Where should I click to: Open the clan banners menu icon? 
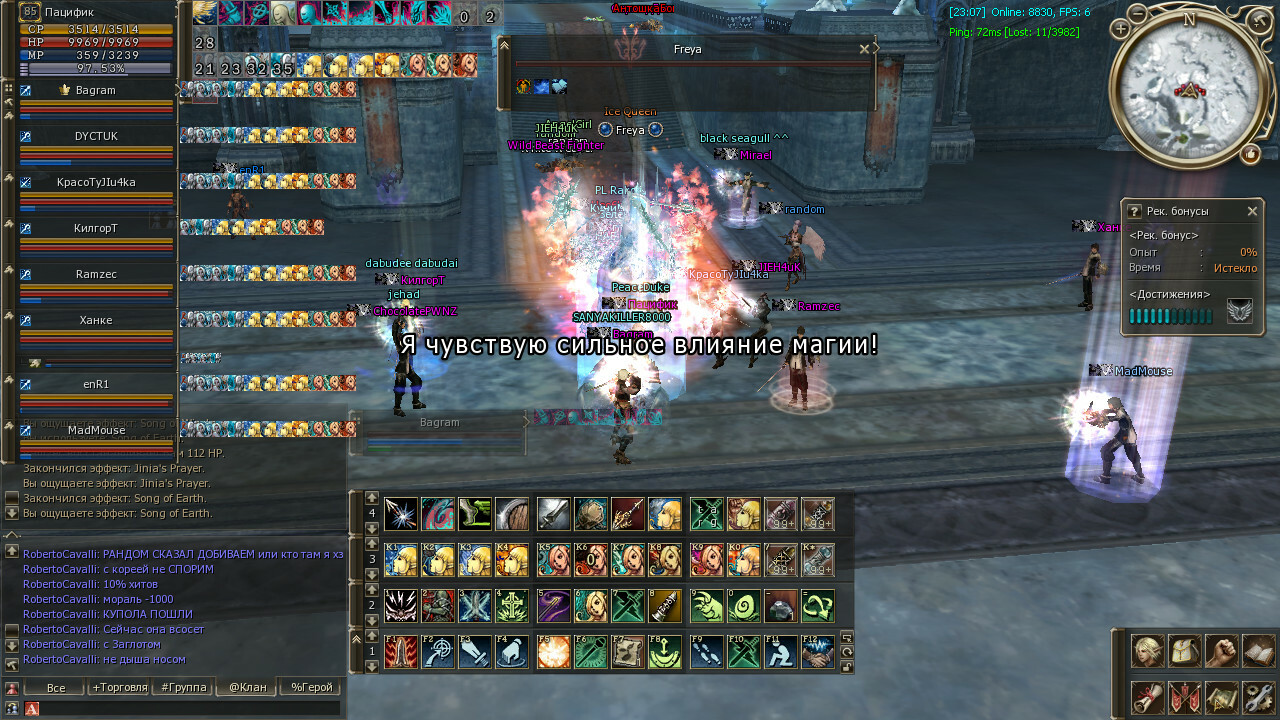click(1184, 697)
